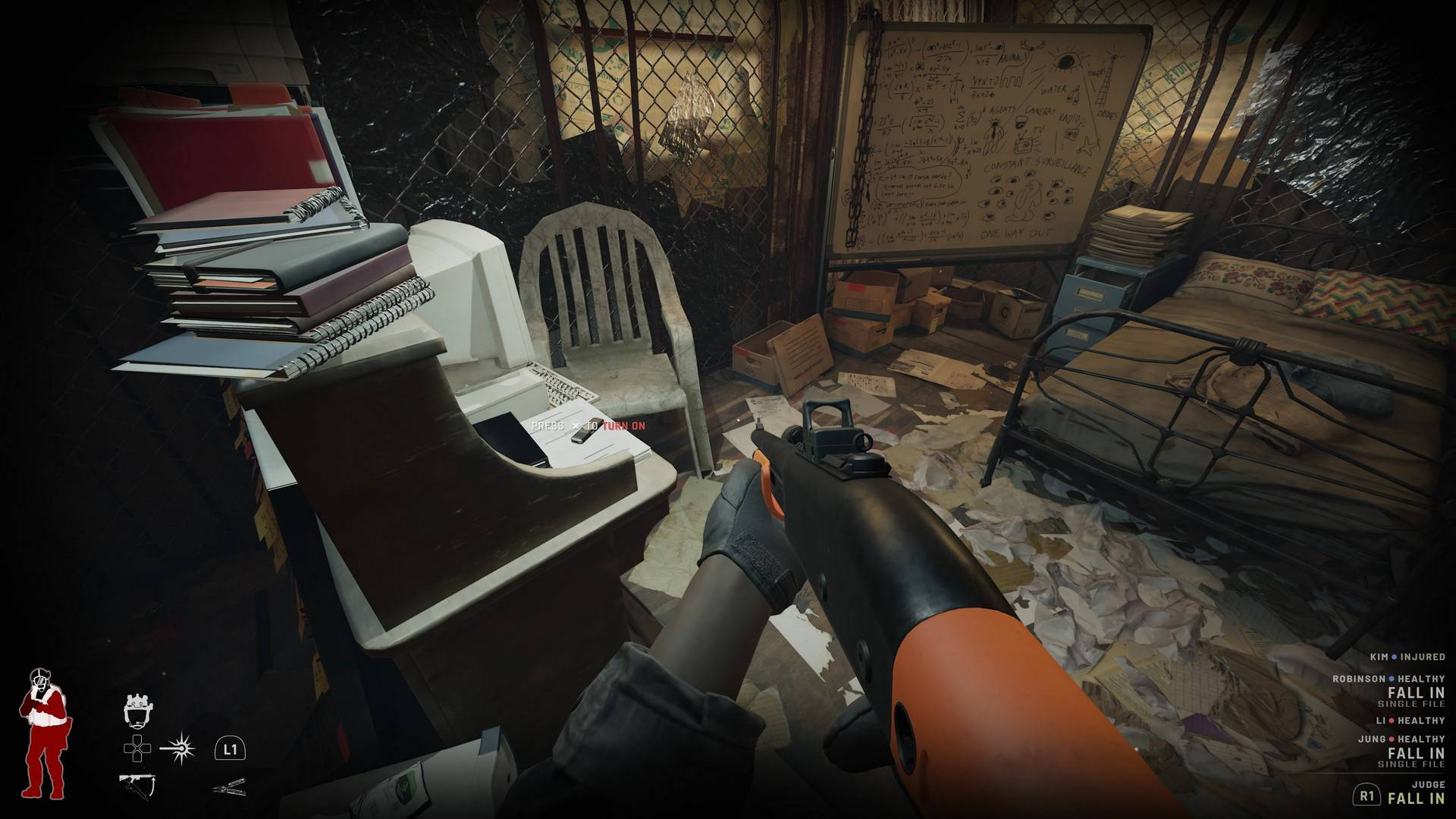Image resolution: width=1456 pixels, height=819 pixels.
Task: Select squad member Kim's status row
Action: tap(1407, 657)
